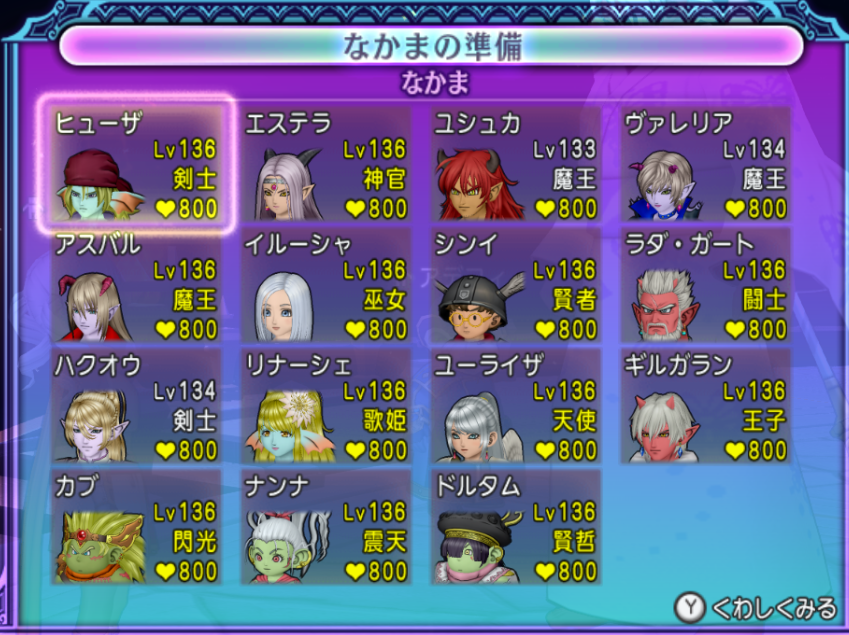Select ギルガラン the 王子
849x635 pixels.
706,406
